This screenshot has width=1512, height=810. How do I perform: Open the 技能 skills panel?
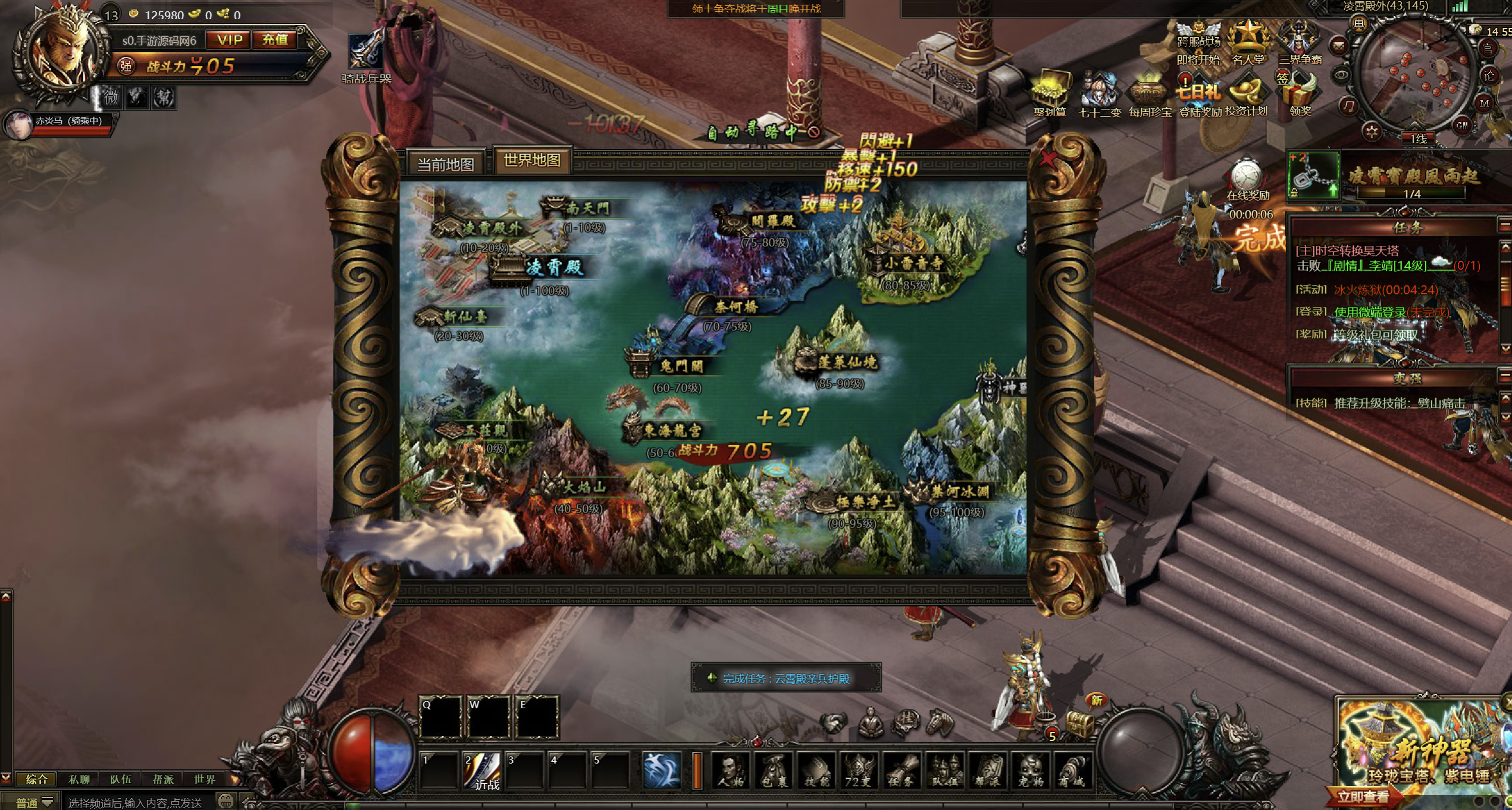[x=816, y=771]
